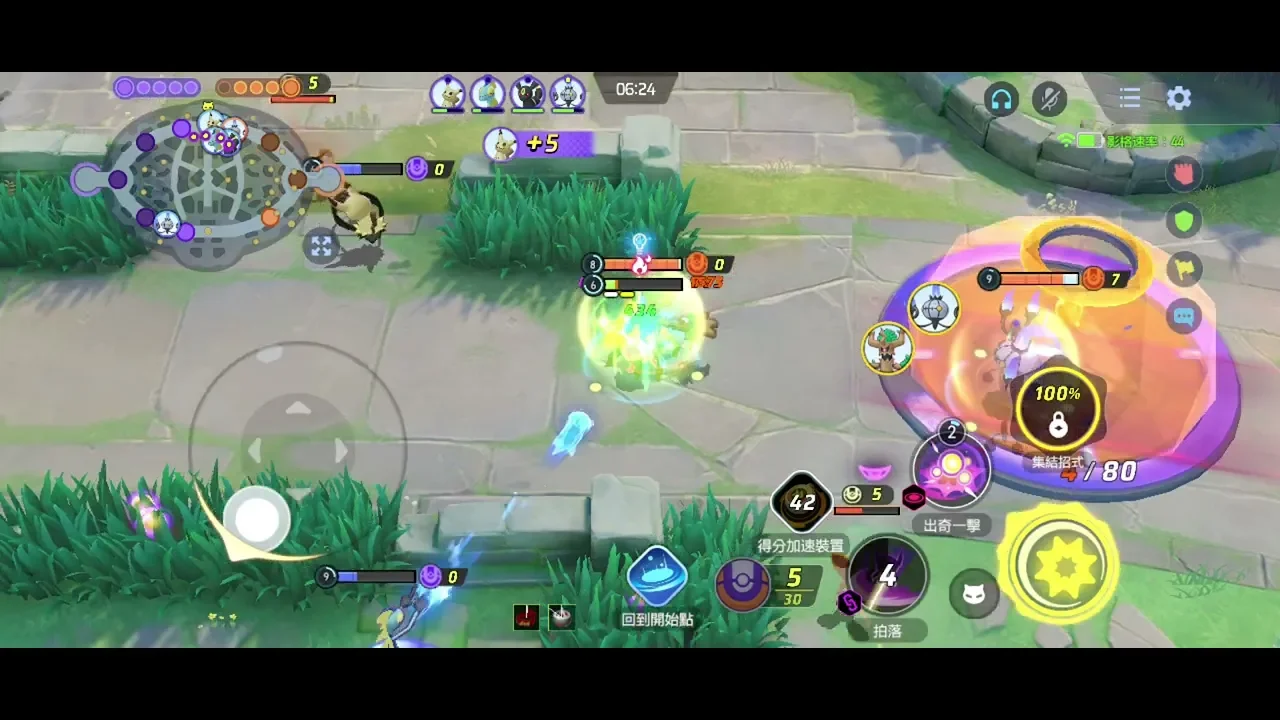Open the blue chat bubble quick chat
Viewport: 1280px width, 720px height.
point(1184,317)
